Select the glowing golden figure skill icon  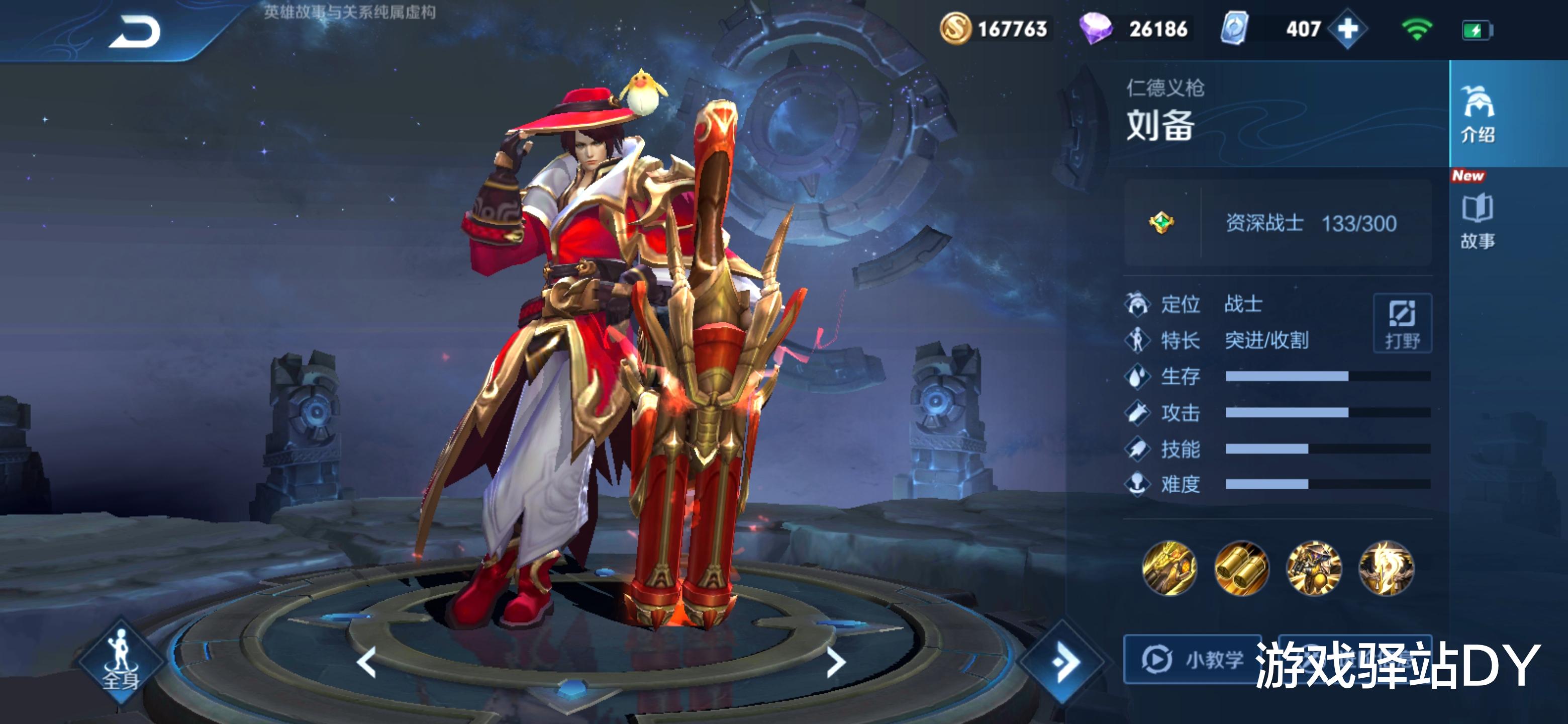pyautogui.click(x=1386, y=568)
